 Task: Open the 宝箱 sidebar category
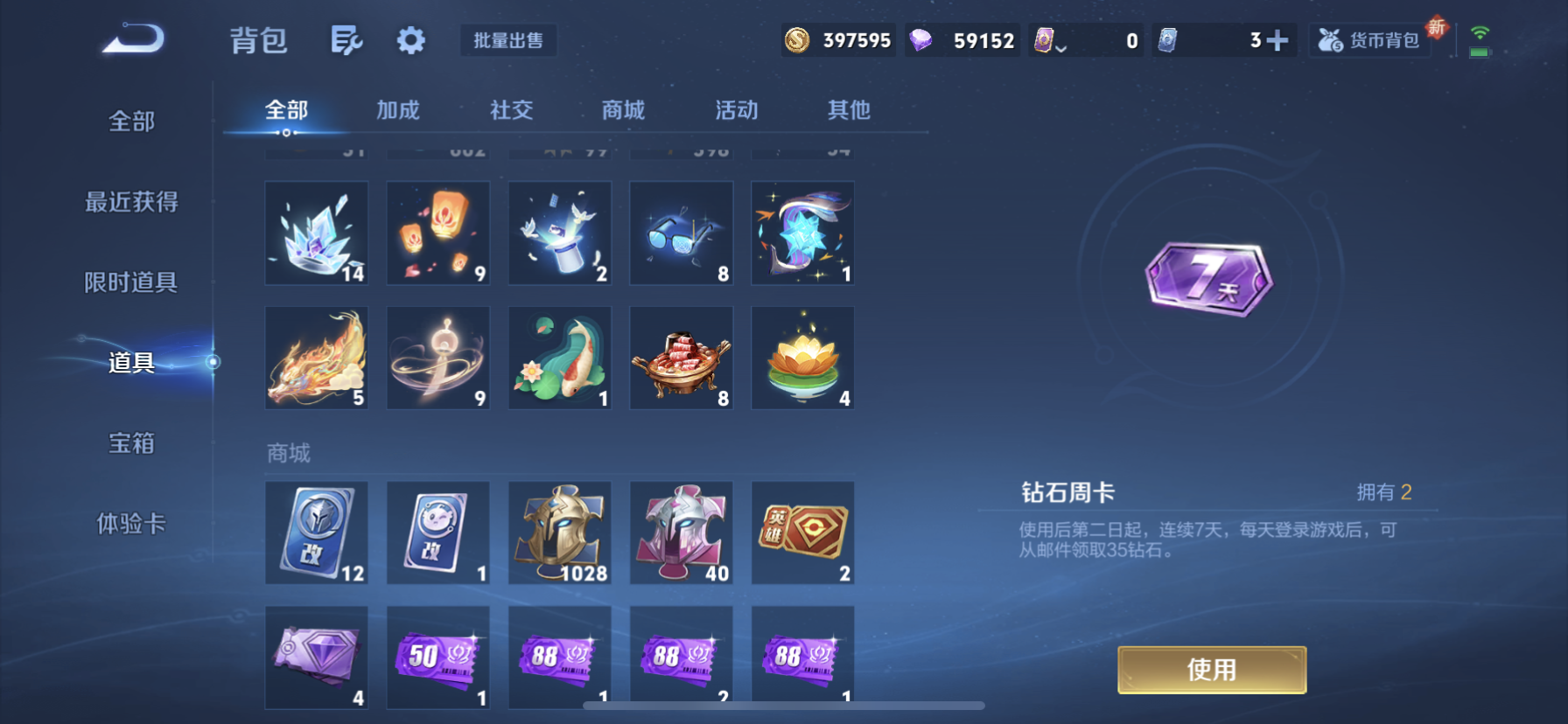point(131,443)
